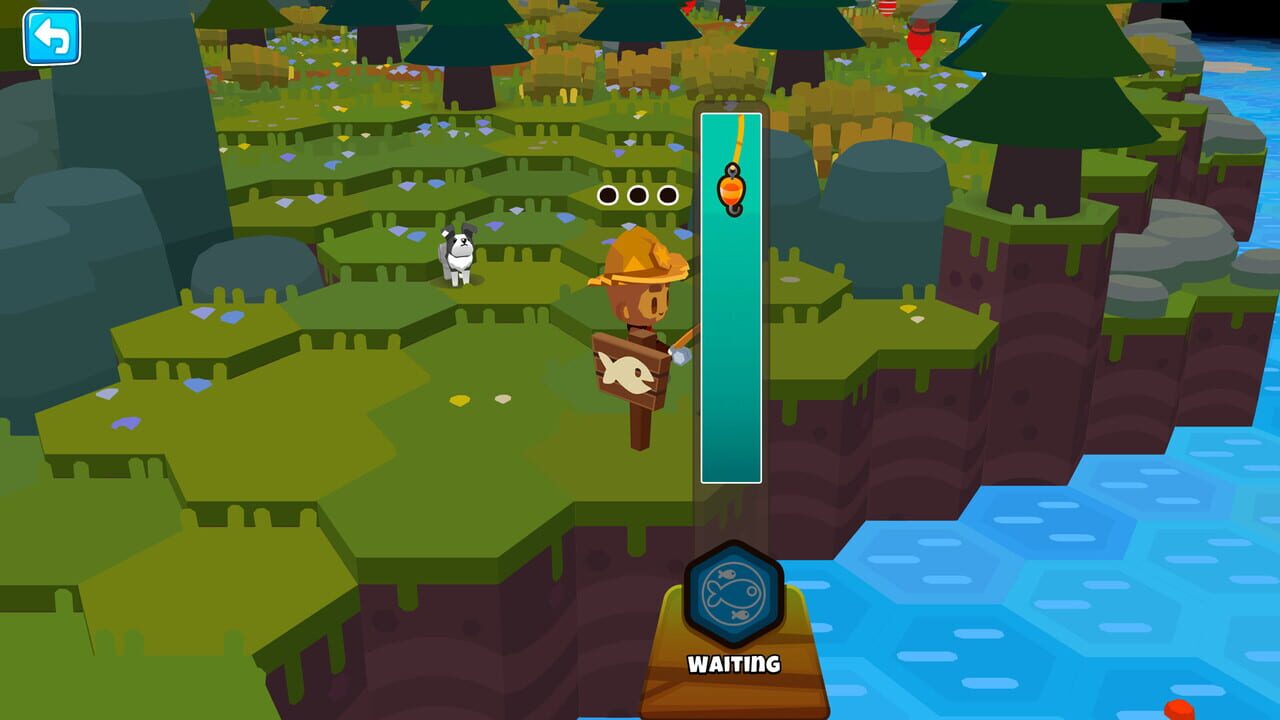The image size is (1280, 720).
Task: Click the last dot of the thinking bubble
Action: click(x=665, y=195)
